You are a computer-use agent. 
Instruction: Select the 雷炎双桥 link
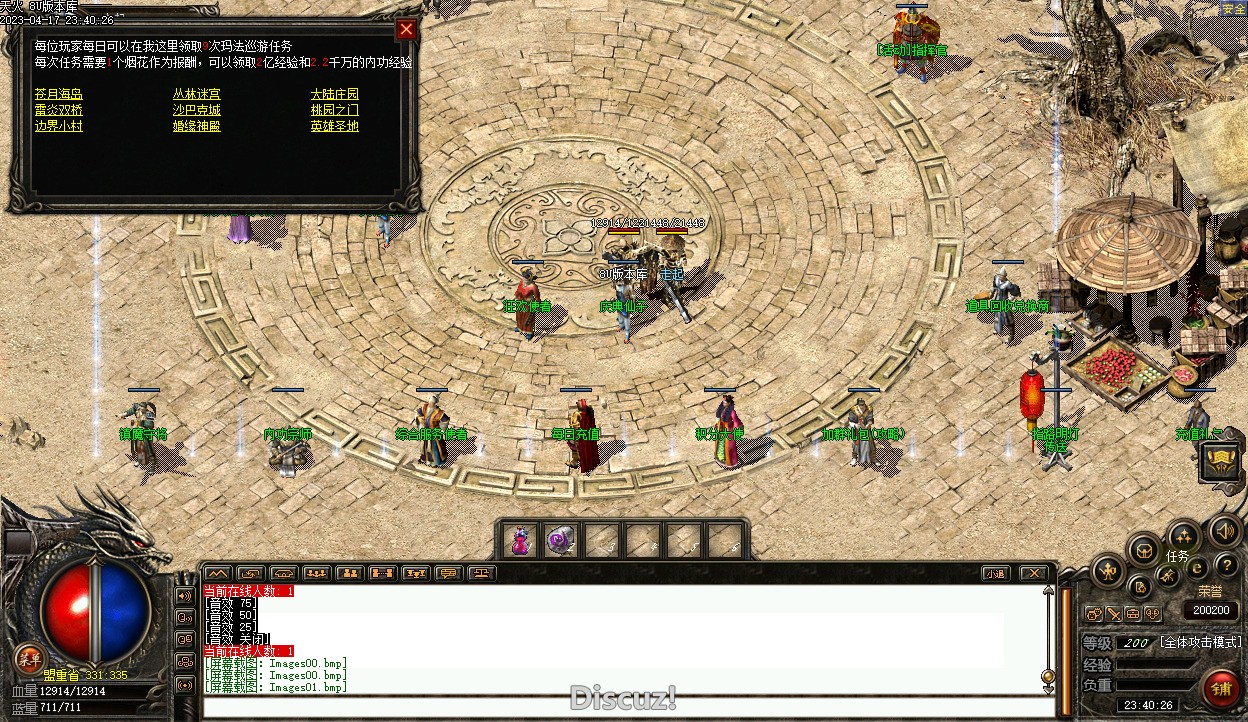point(58,110)
